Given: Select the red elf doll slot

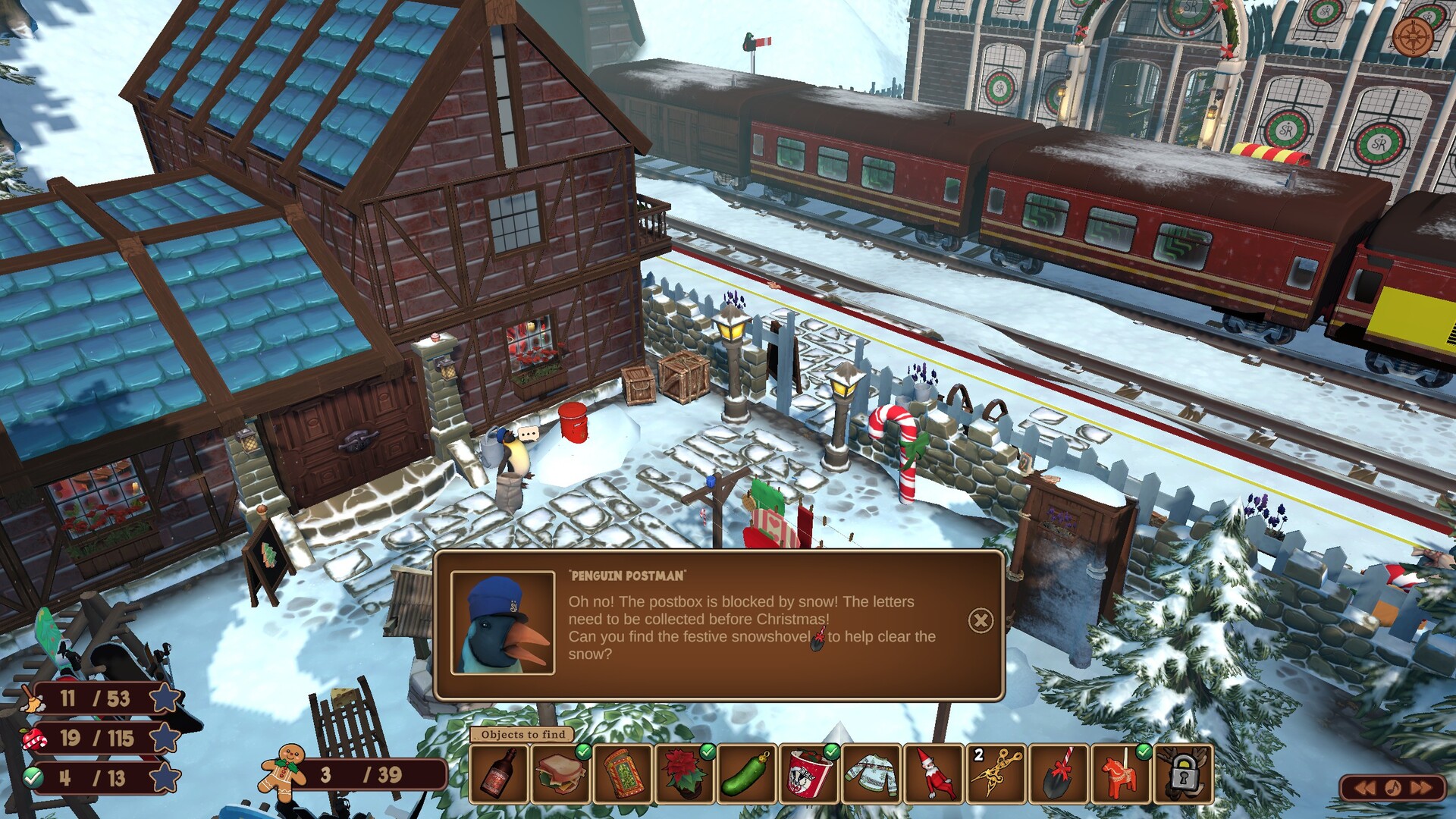Looking at the screenshot, I should click(x=934, y=773).
